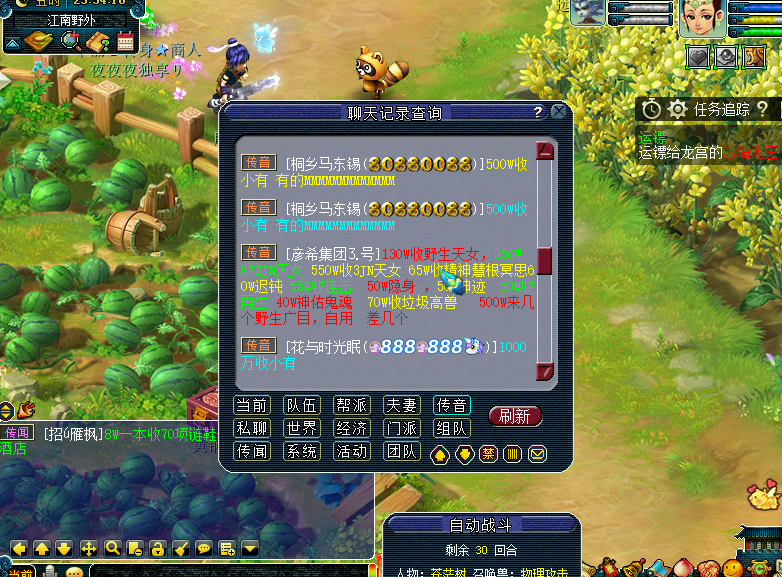Click the magnifier search icon in chat toolbar
Image resolution: width=782 pixels, height=577 pixels.
coord(112,548)
